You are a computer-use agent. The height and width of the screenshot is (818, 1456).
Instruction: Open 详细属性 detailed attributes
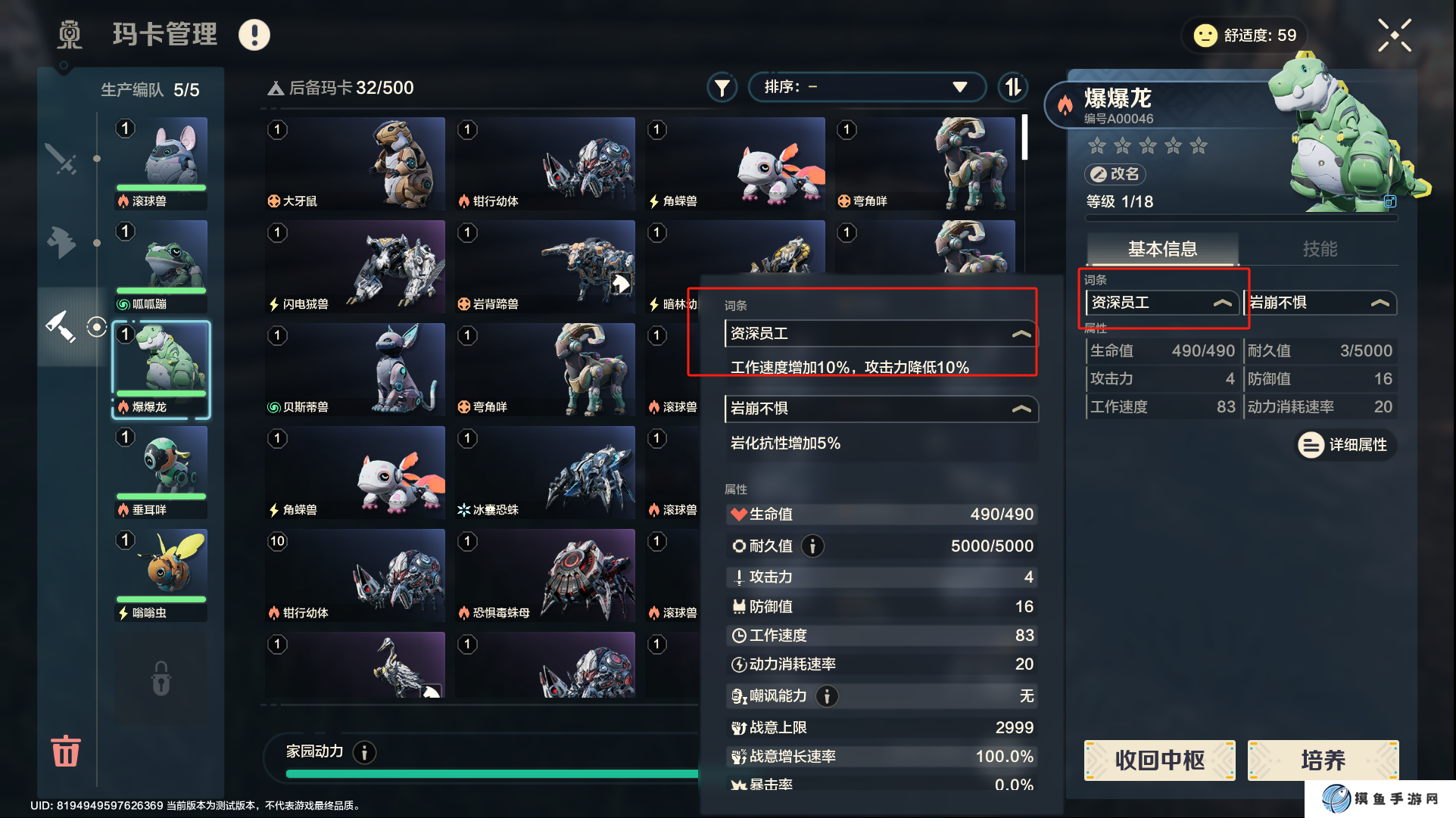(1346, 445)
